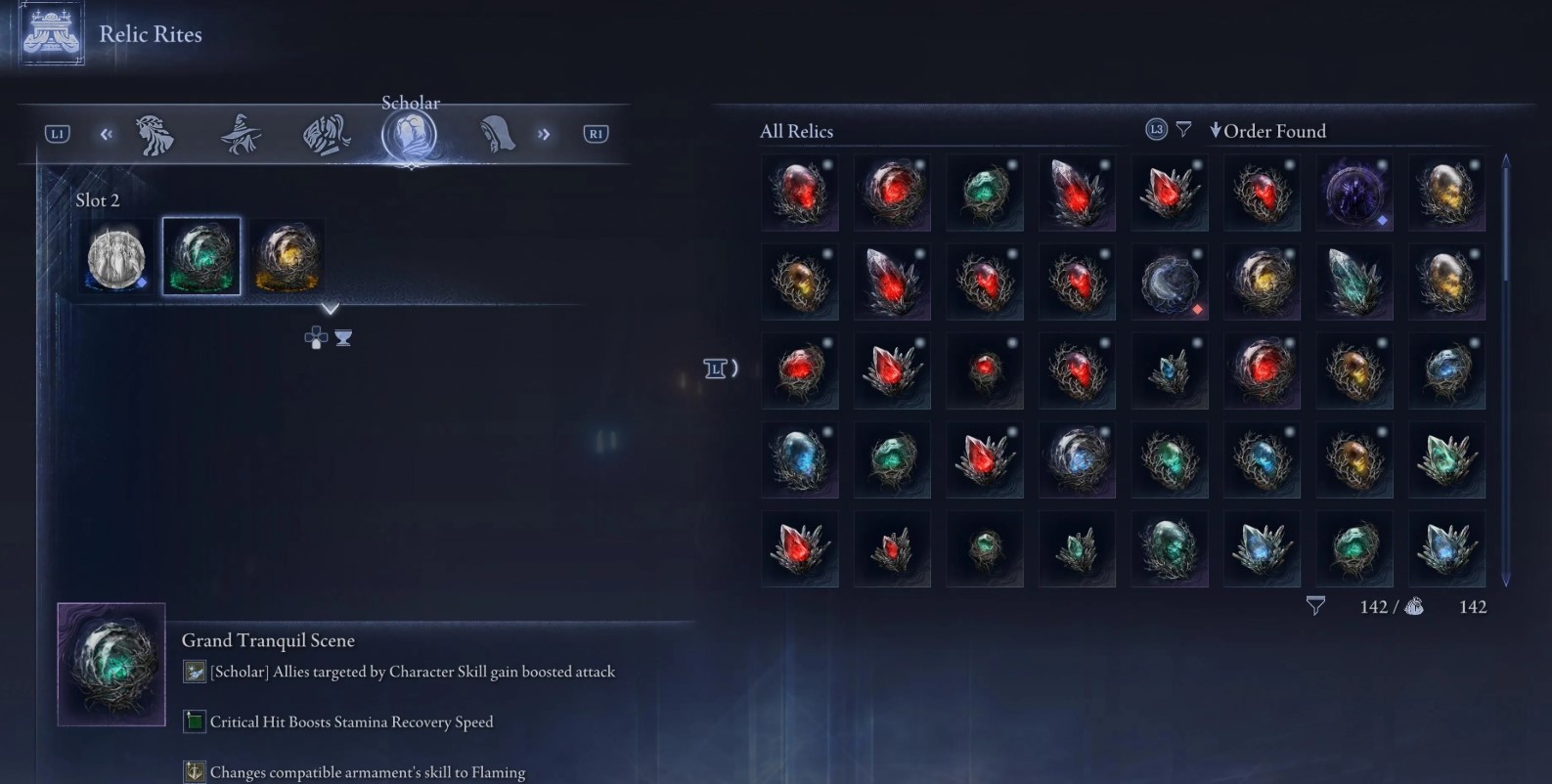The image size is (1552, 784).
Task: Choose the hooded figure character tab
Action: pos(497,134)
